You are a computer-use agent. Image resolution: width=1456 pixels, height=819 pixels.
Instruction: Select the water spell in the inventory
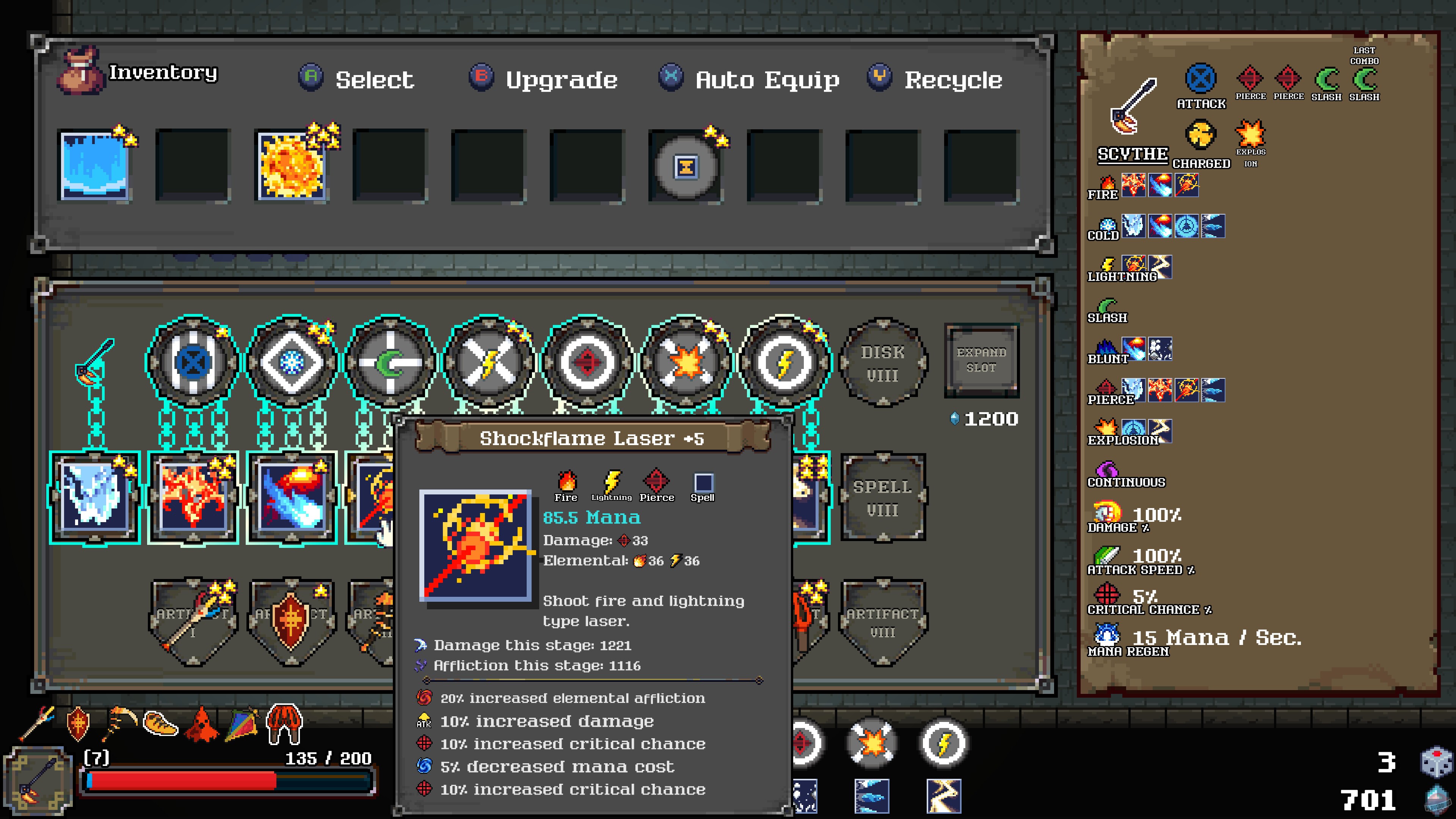95,166
